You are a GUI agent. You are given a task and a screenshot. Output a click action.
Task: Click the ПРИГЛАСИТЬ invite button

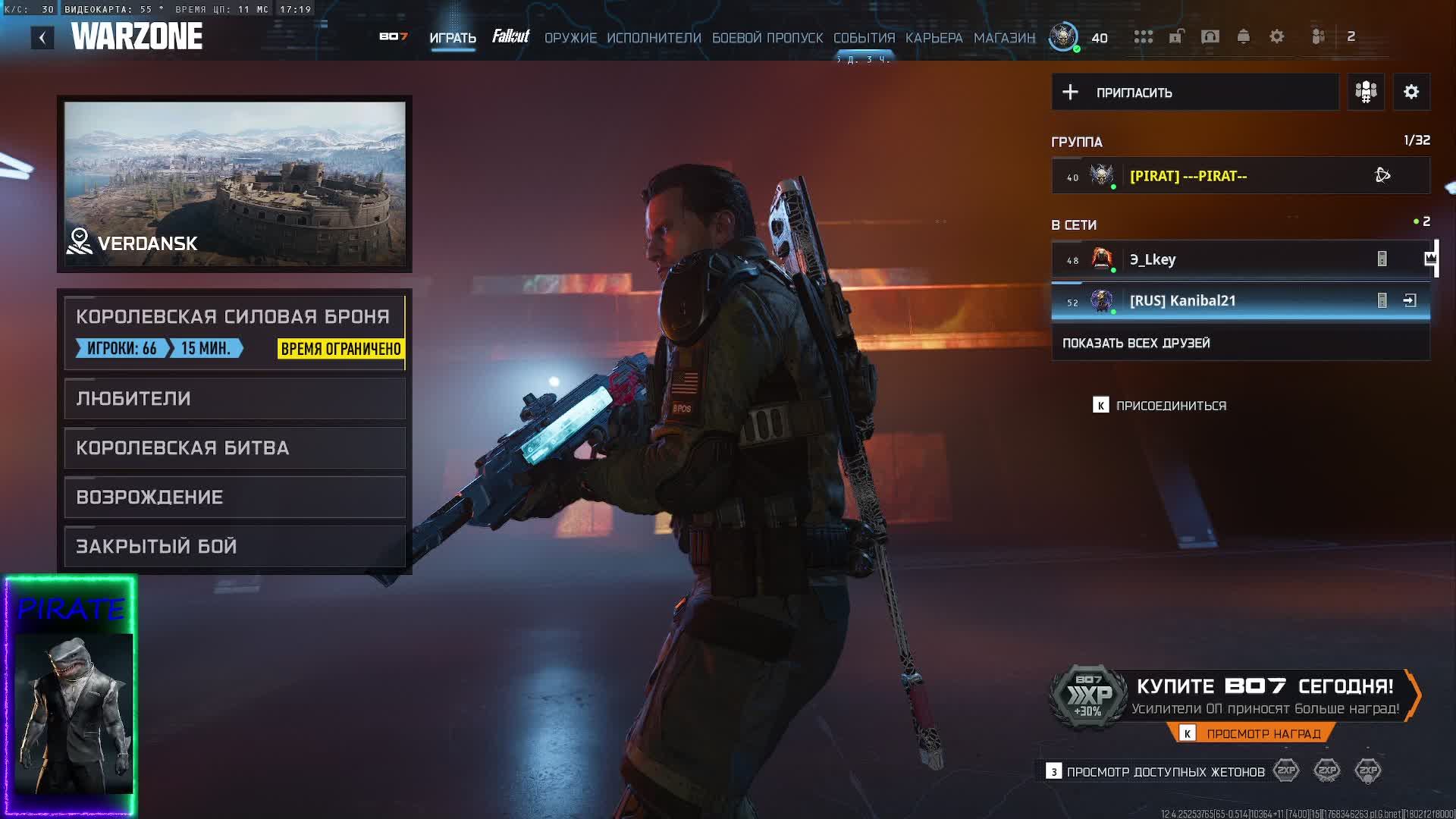pyautogui.click(x=1194, y=93)
